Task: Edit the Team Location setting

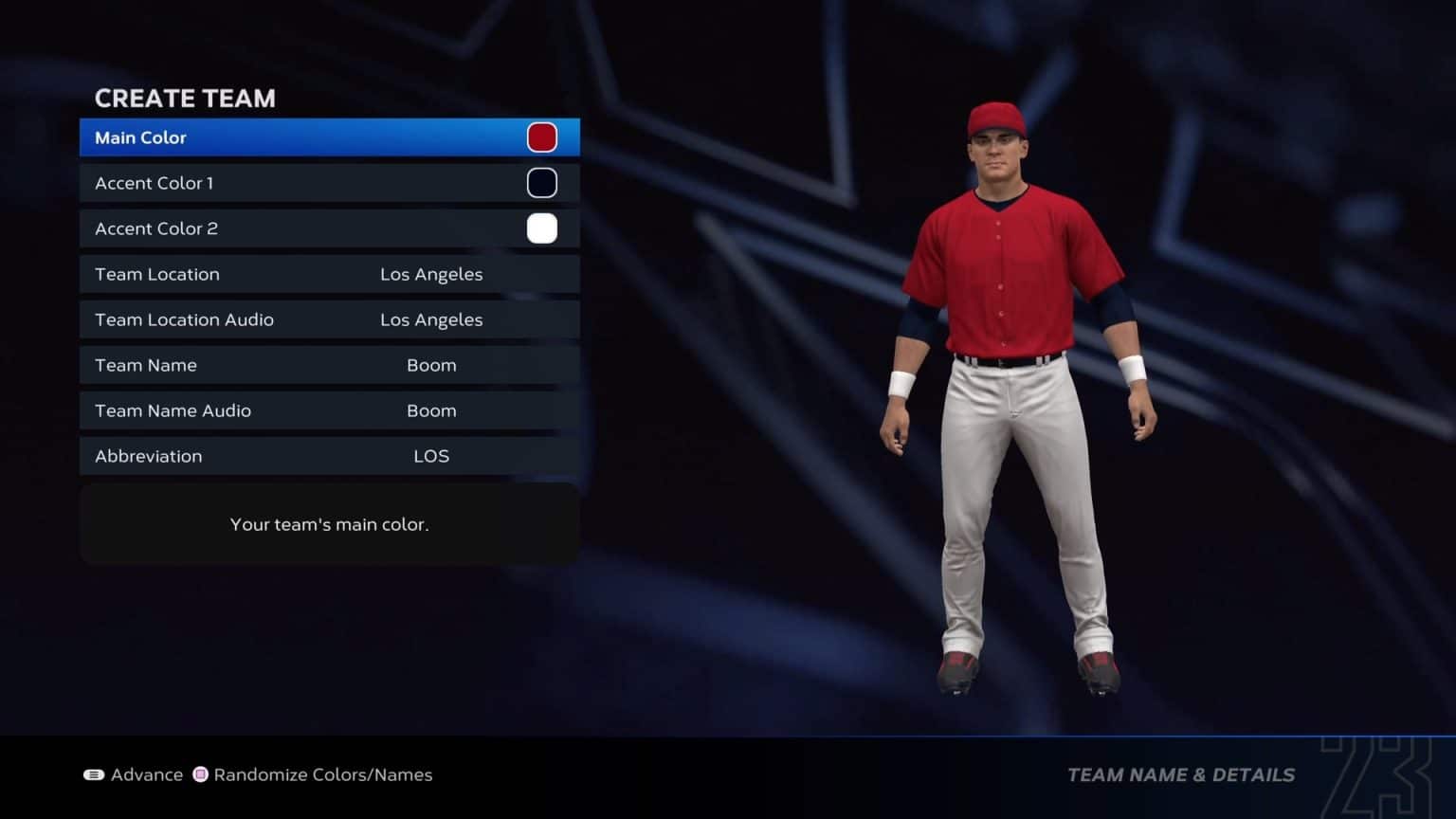Action: 329,274
